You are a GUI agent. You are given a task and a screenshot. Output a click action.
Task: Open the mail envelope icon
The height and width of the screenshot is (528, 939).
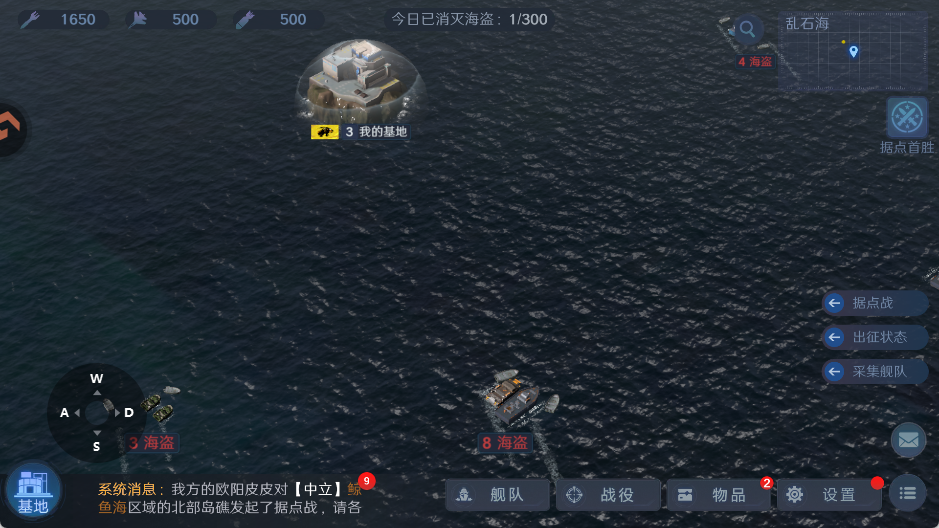pos(908,438)
